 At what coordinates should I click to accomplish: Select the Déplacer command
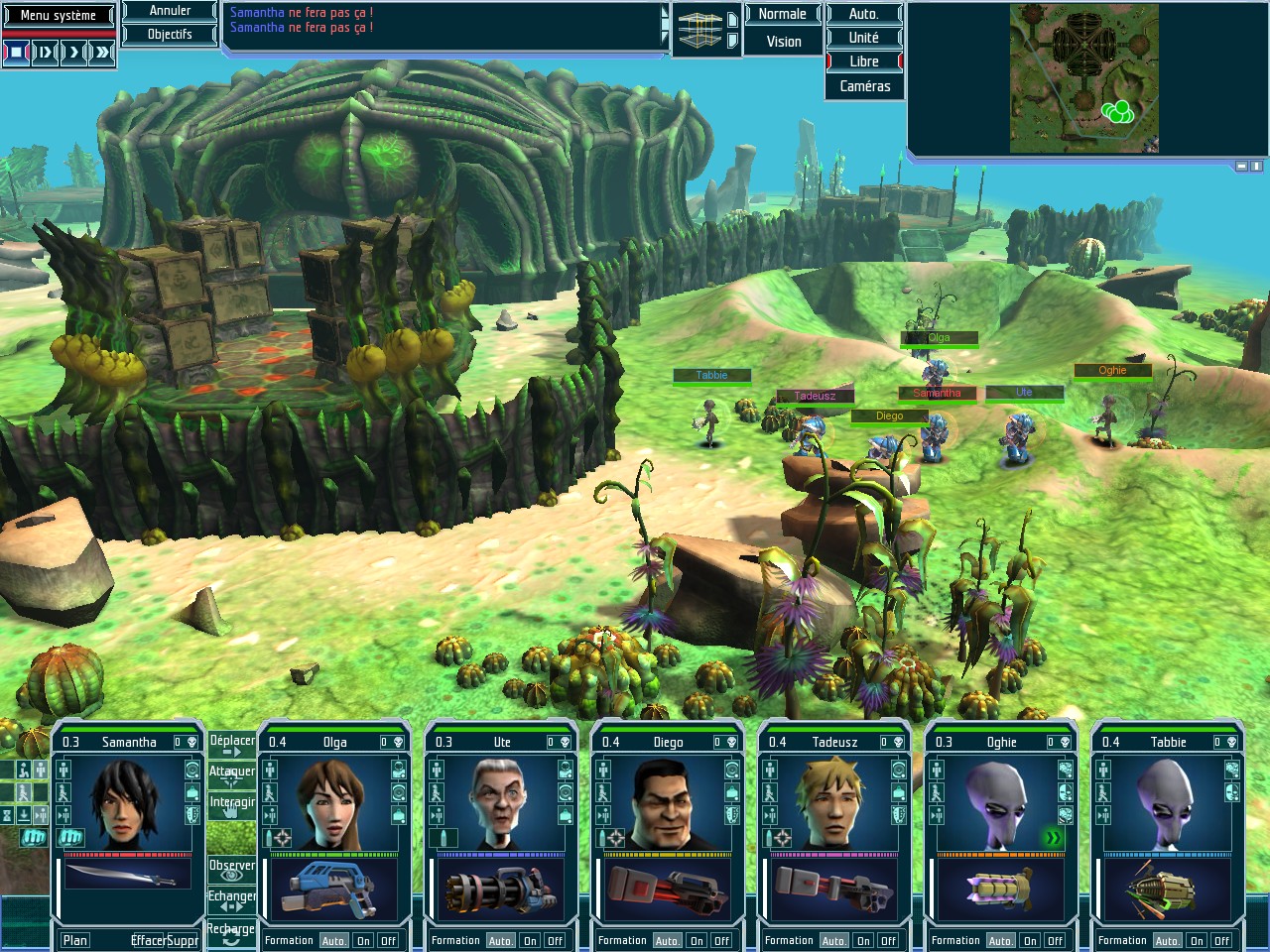tap(232, 744)
